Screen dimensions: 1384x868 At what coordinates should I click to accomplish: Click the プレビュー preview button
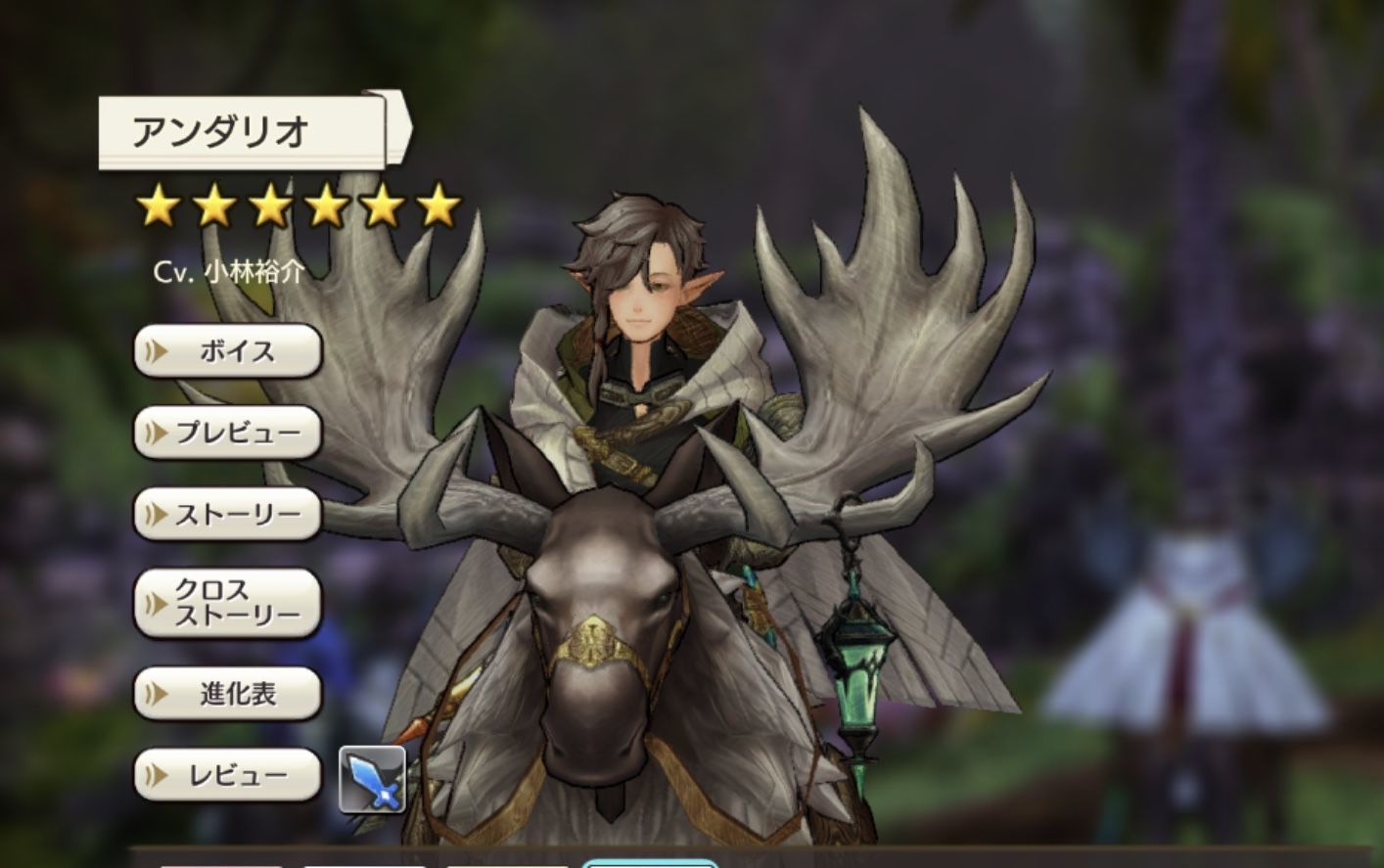pos(228,433)
